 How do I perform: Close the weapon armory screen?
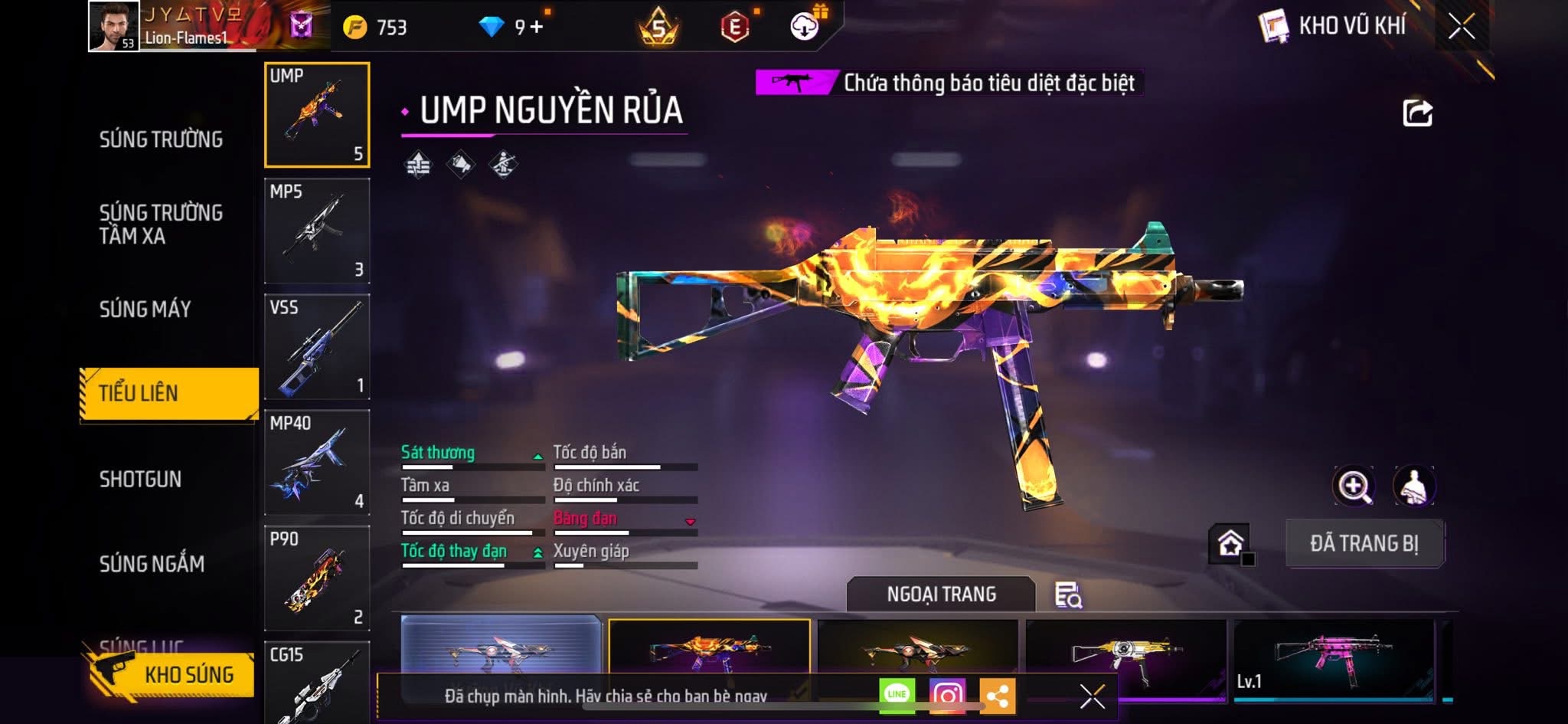pos(1461,27)
